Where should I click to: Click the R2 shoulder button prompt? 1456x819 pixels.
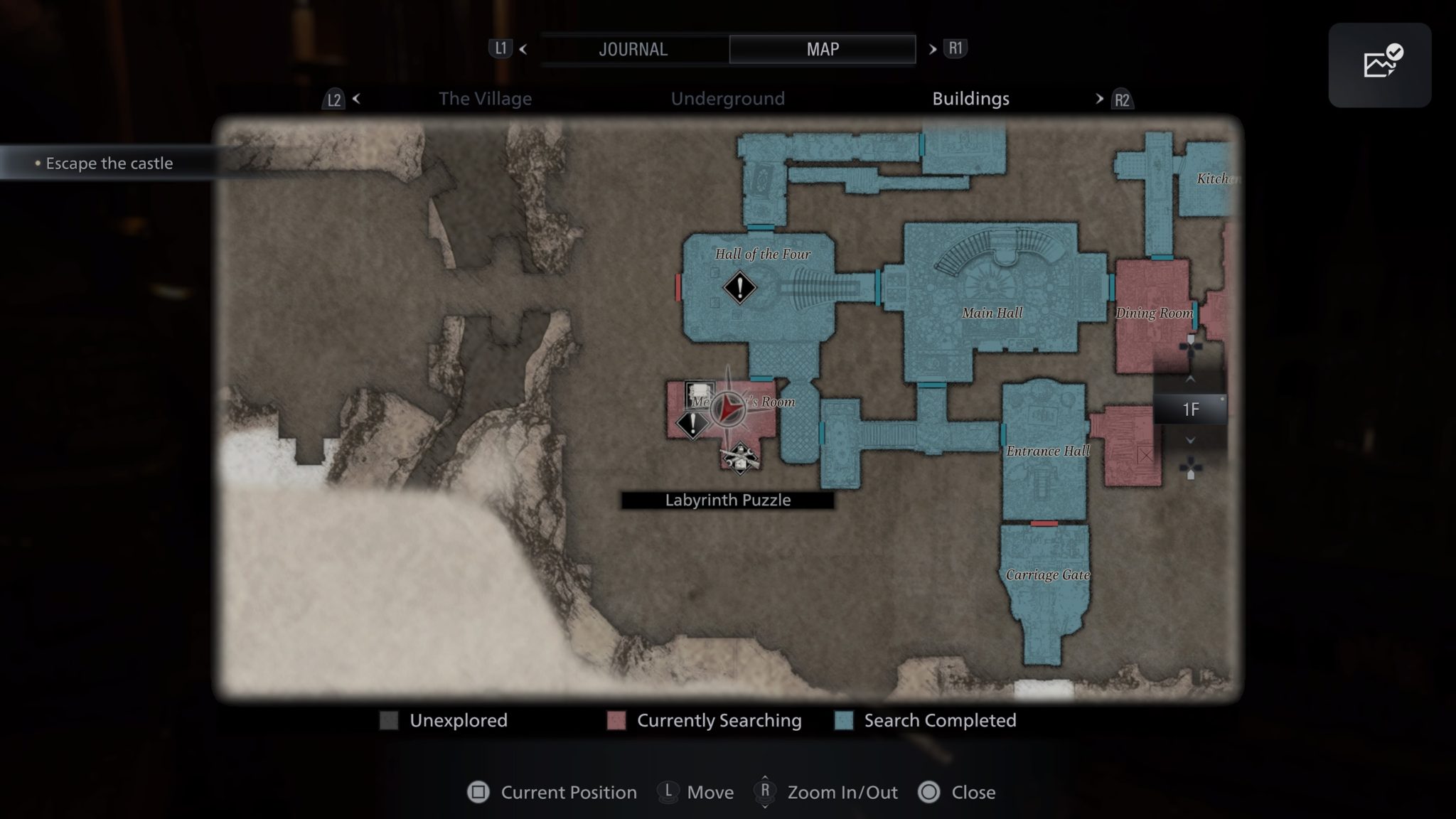(1121, 100)
